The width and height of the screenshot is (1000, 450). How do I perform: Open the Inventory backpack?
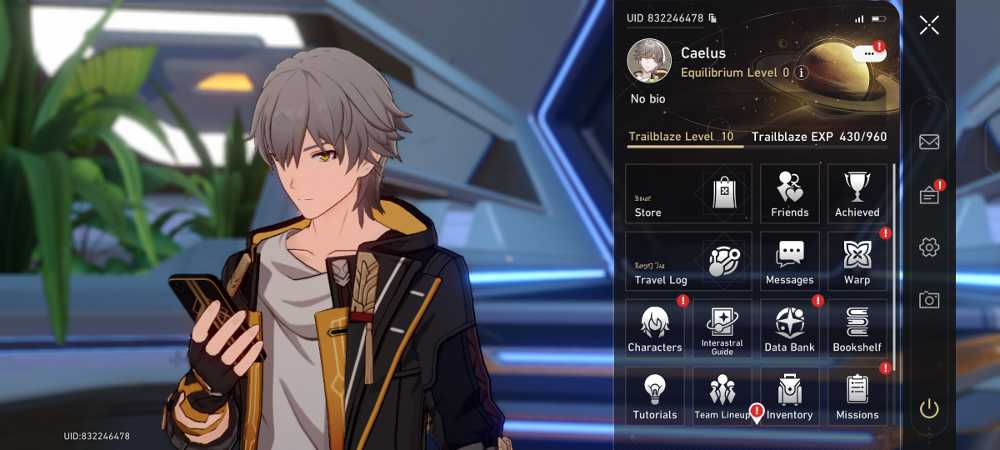pyautogui.click(x=790, y=396)
